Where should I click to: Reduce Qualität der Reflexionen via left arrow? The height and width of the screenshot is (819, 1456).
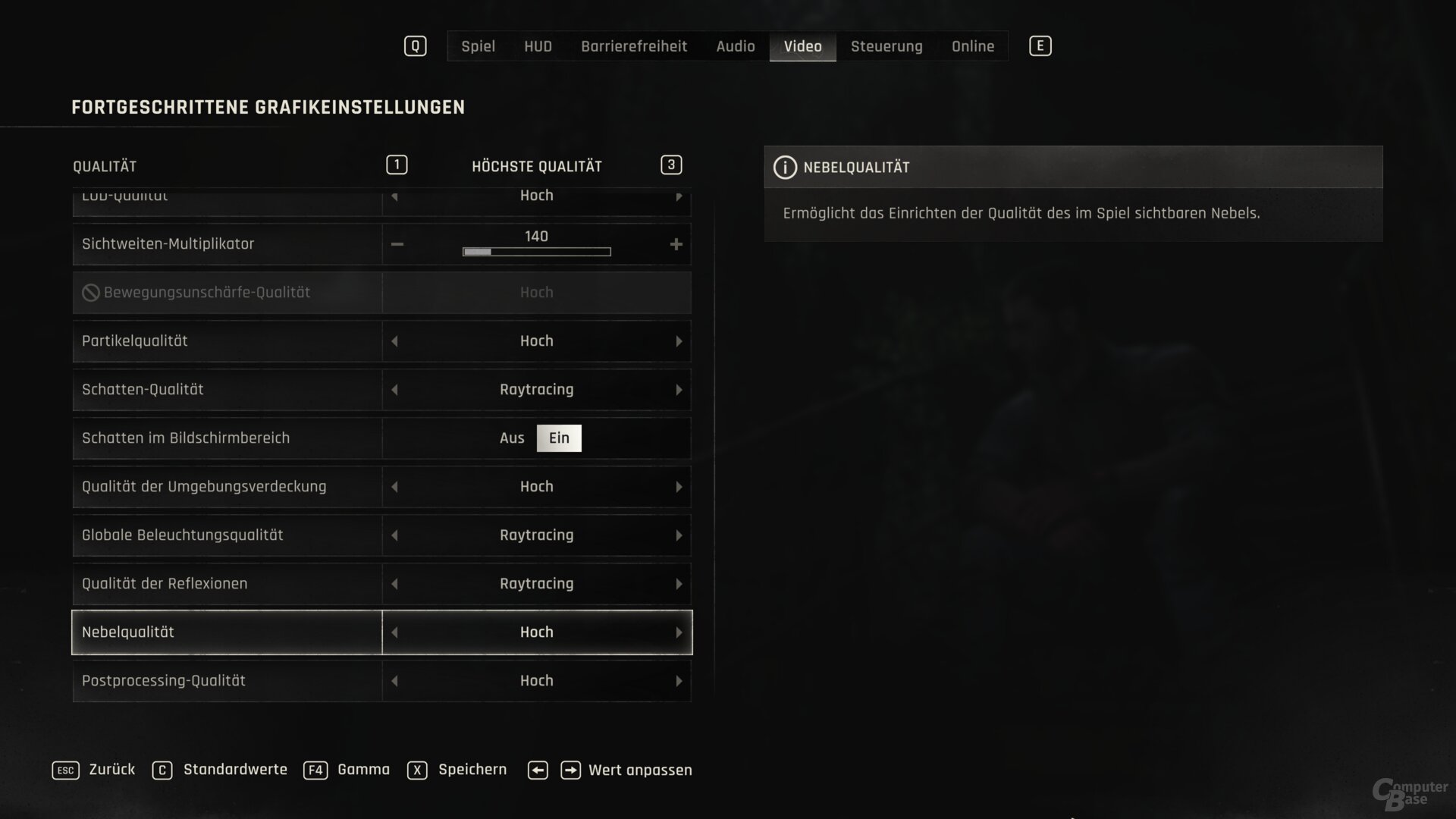[394, 584]
